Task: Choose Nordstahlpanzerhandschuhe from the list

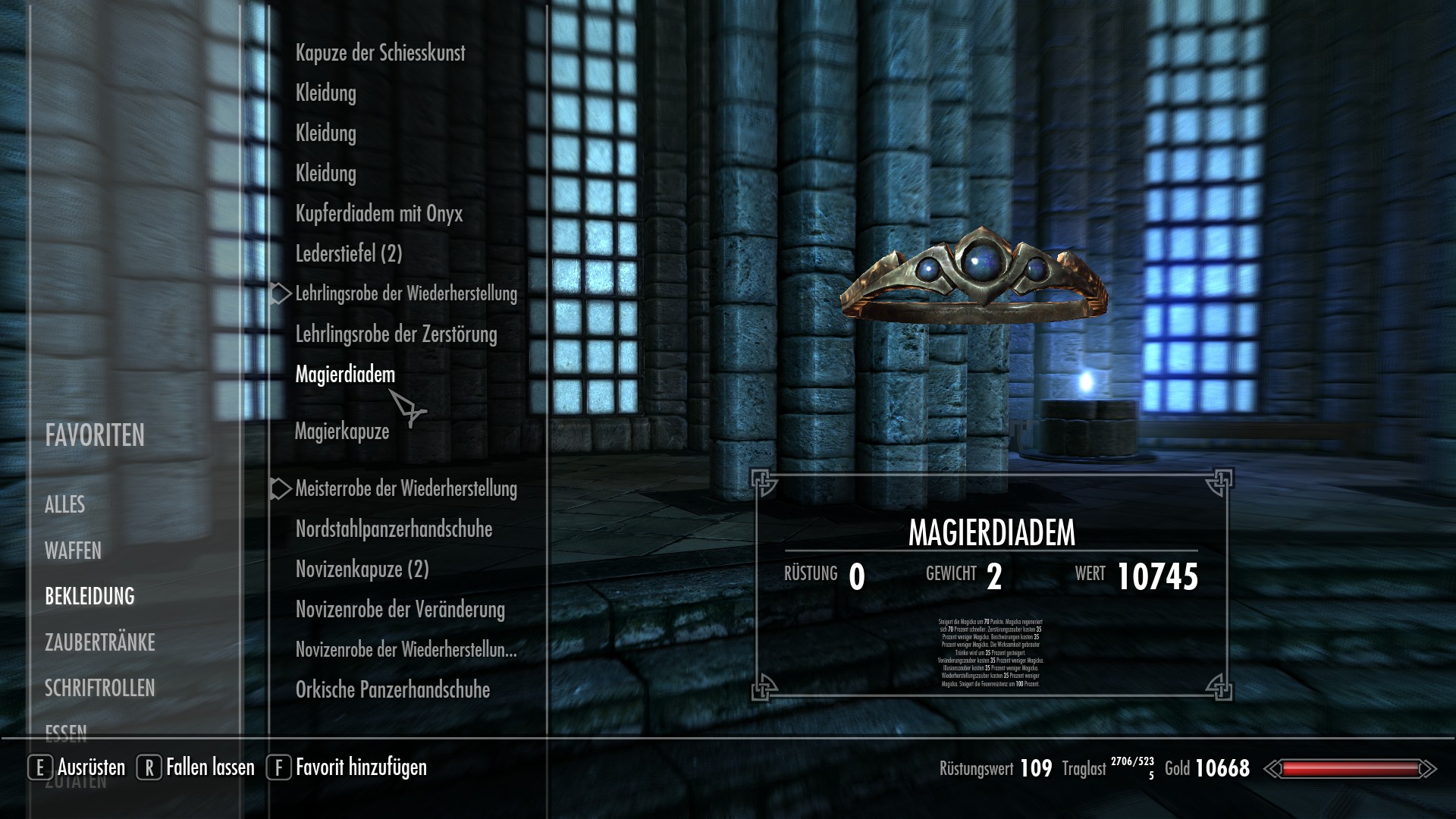Action: (x=394, y=529)
